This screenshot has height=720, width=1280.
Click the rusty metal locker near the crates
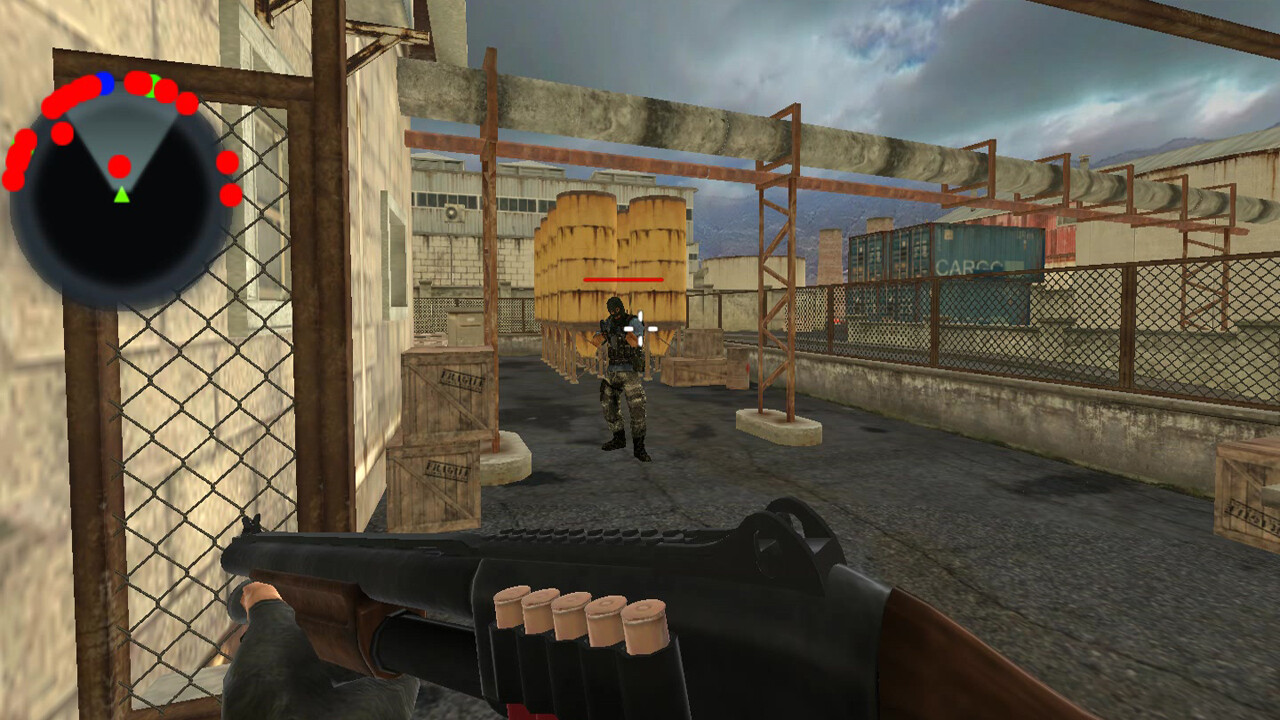coord(466,327)
